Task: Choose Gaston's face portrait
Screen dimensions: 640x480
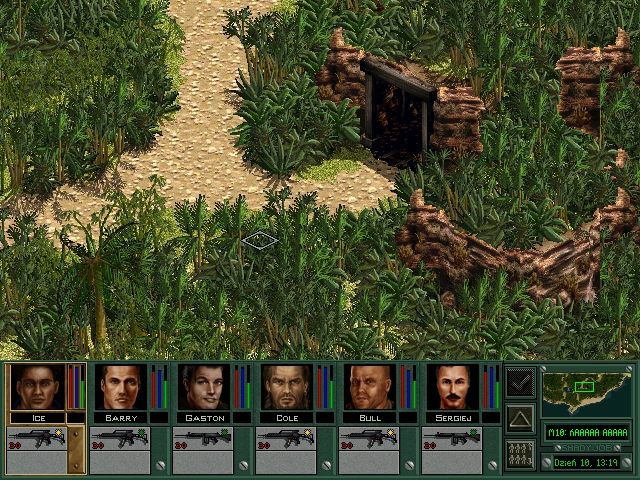Action: pyautogui.click(x=203, y=387)
